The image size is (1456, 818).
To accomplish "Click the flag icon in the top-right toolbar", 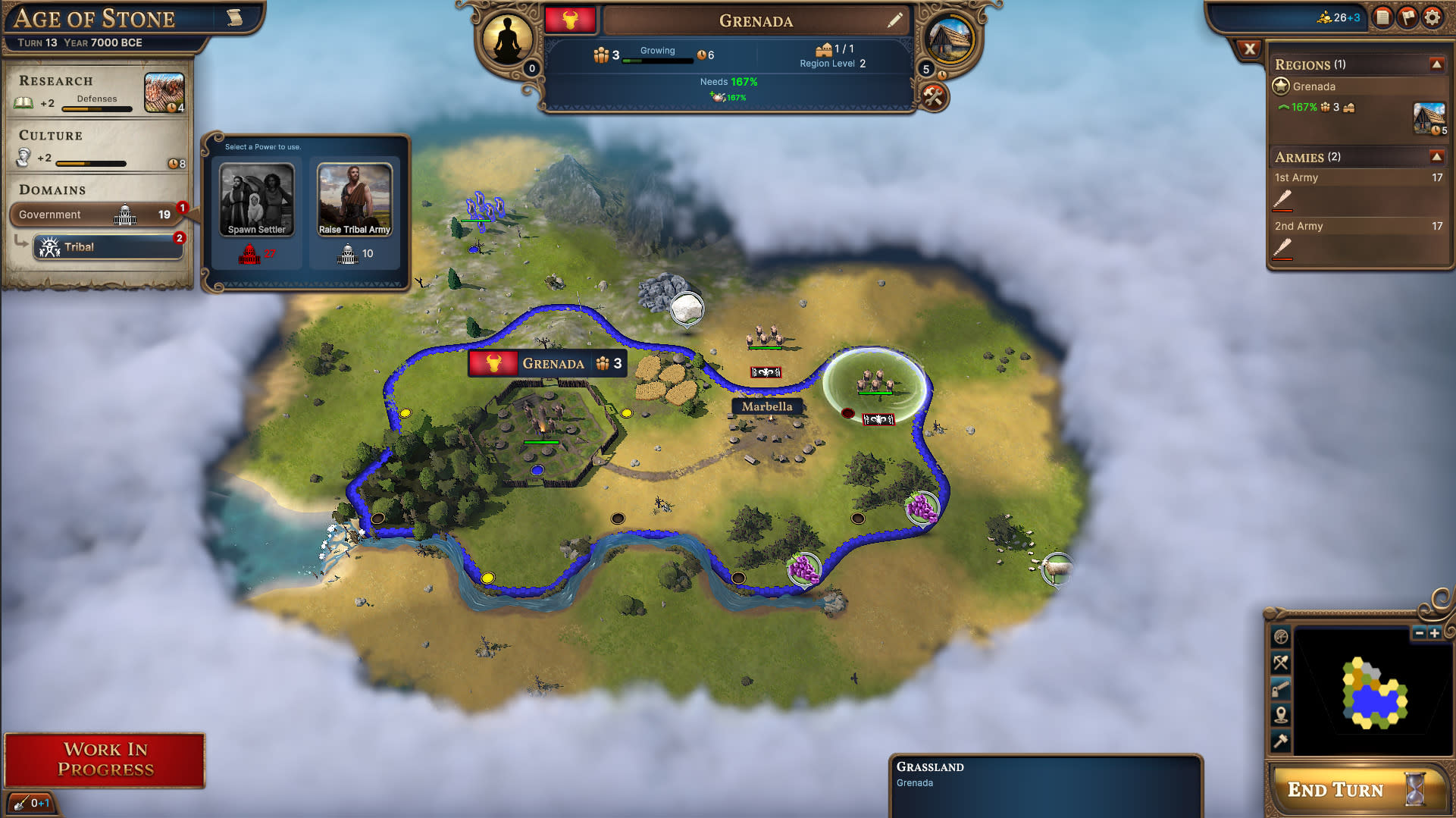I will 1407,17.
